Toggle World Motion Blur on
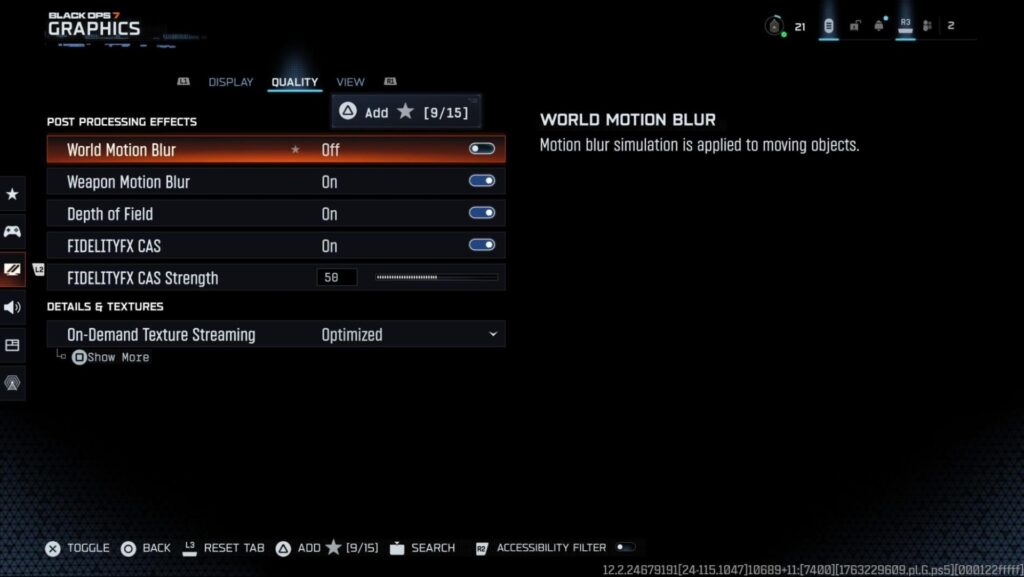The image size is (1024, 577). pyautogui.click(x=482, y=149)
